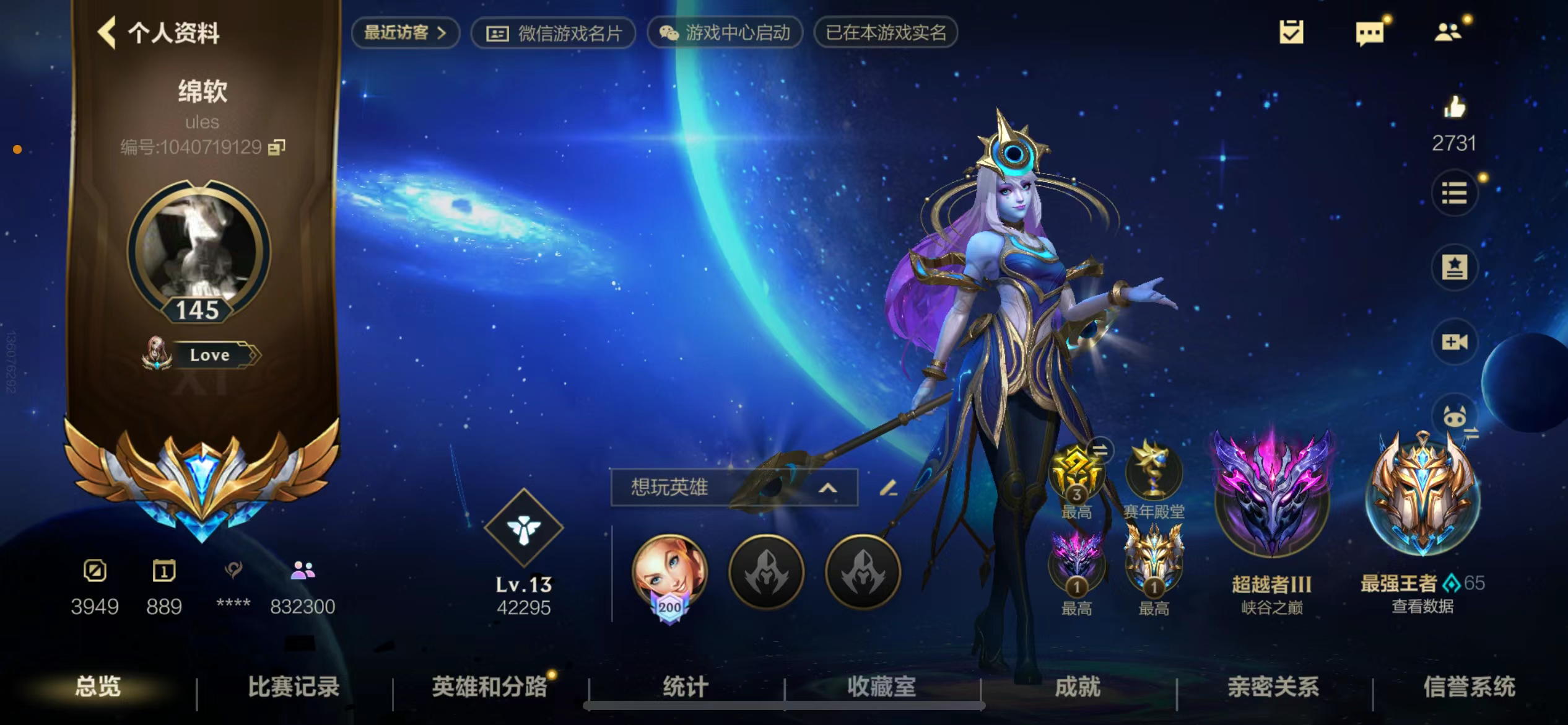Image resolution: width=1568 pixels, height=725 pixels.
Task: Click the Love title badge
Action: click(211, 354)
